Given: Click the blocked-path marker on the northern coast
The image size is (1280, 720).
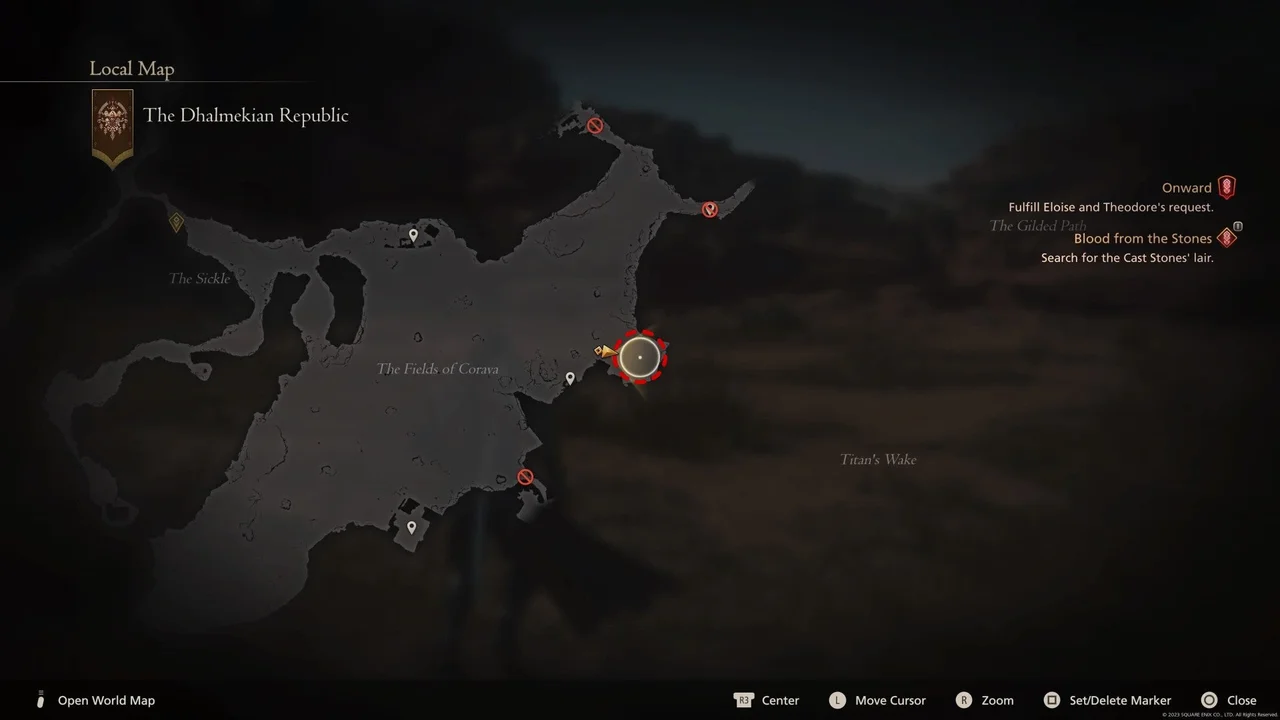Looking at the screenshot, I should pyautogui.click(x=594, y=125).
